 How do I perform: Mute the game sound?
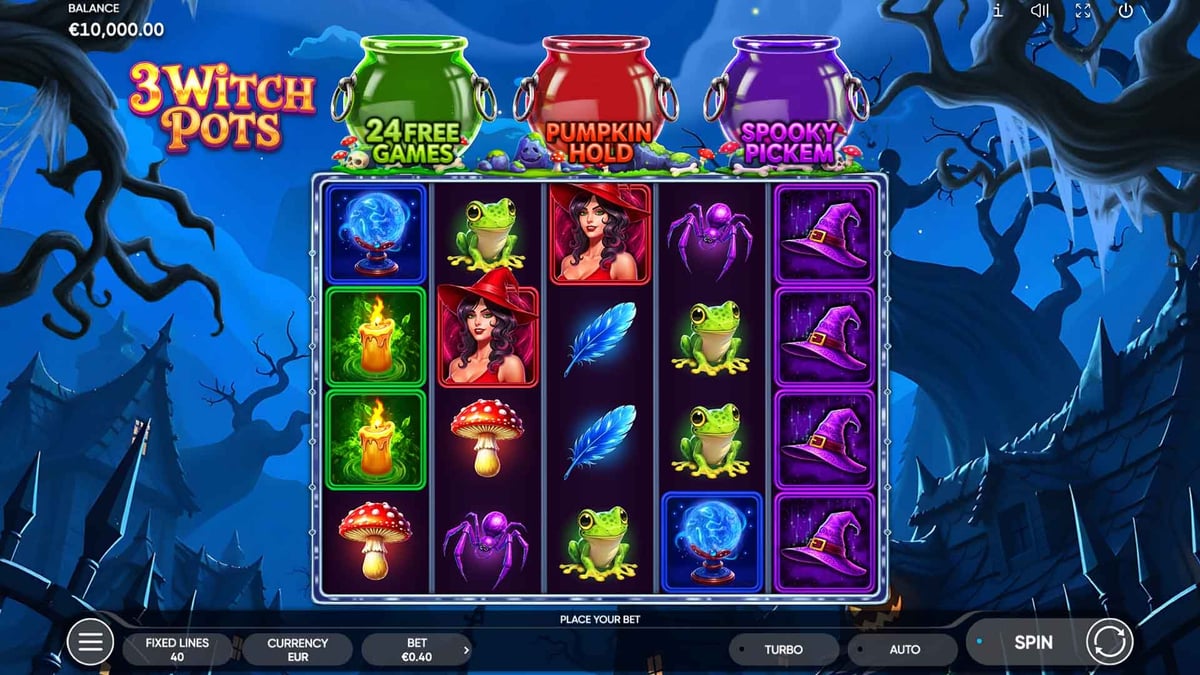1040,11
